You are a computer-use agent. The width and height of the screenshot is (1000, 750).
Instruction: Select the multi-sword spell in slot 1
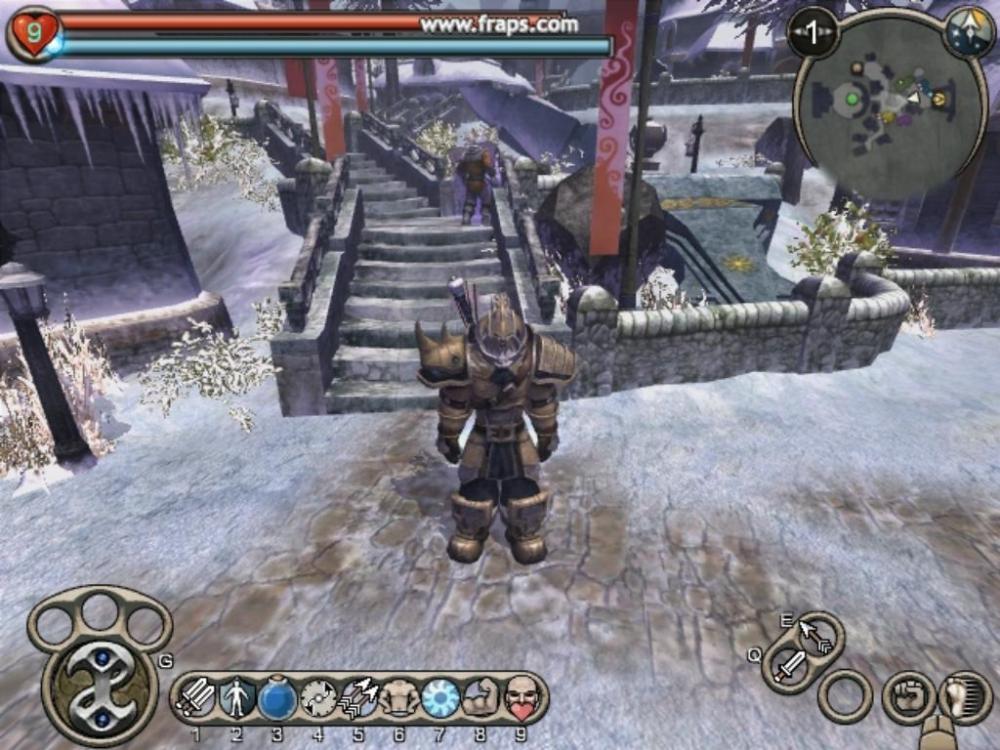194,697
